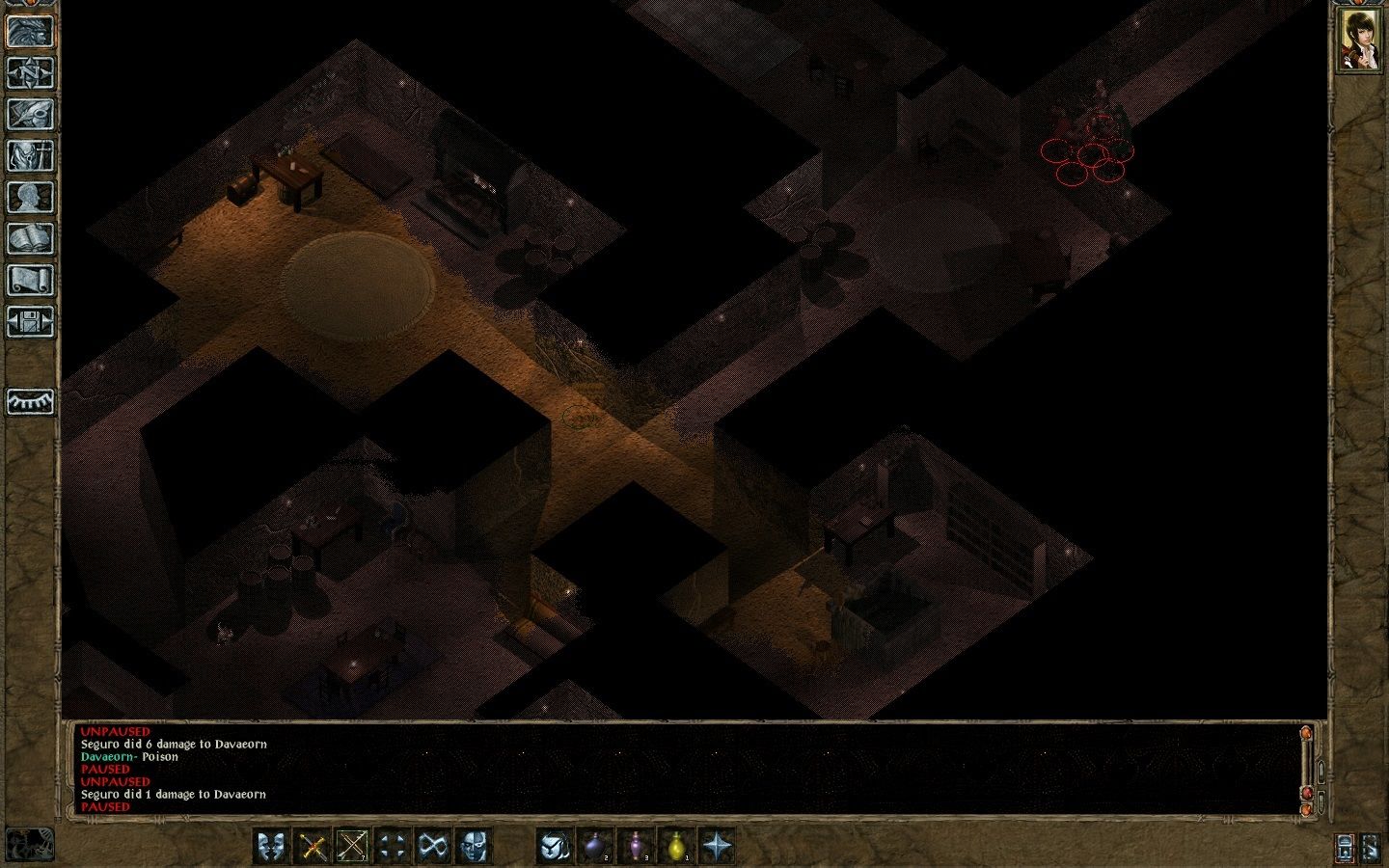Screen dimensions: 1389x868
Task: Open the options and save menu
Action: pyautogui.click(x=30, y=321)
